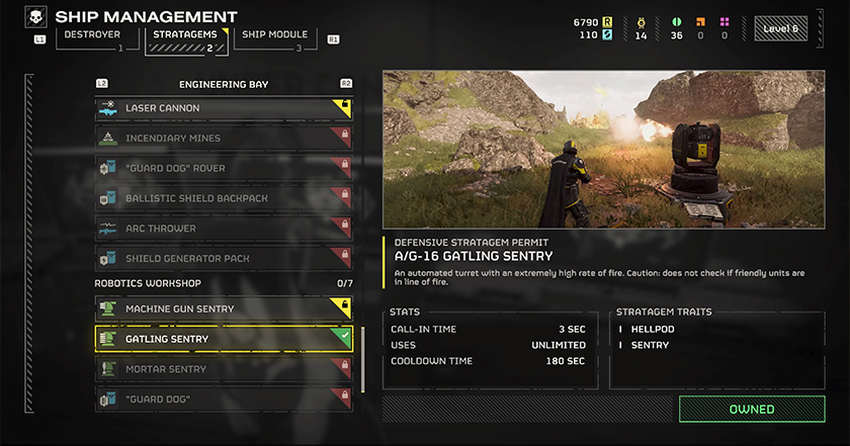Pick the Ballistic Shield Backpack row
This screenshot has height=446, width=850.
(223, 198)
